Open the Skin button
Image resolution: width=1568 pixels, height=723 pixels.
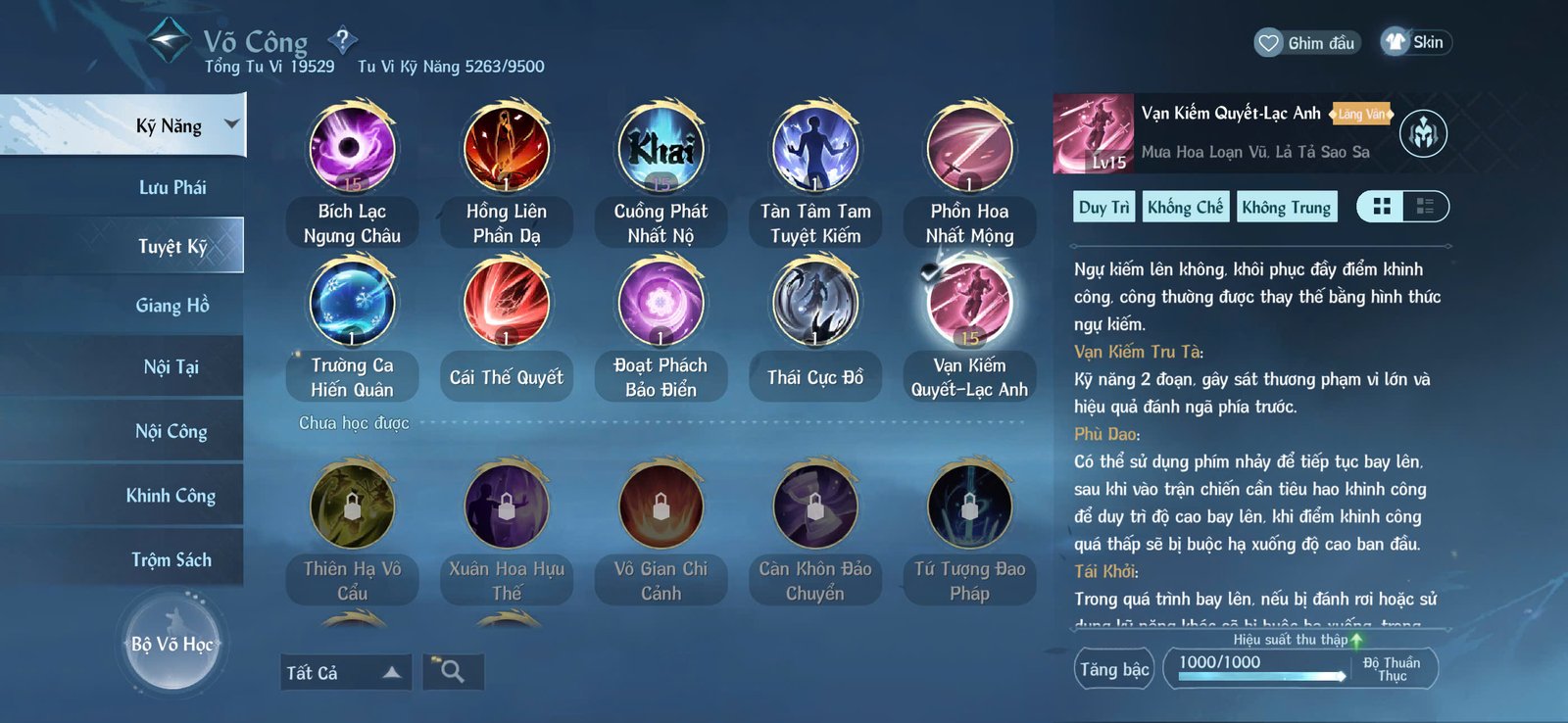[1414, 42]
